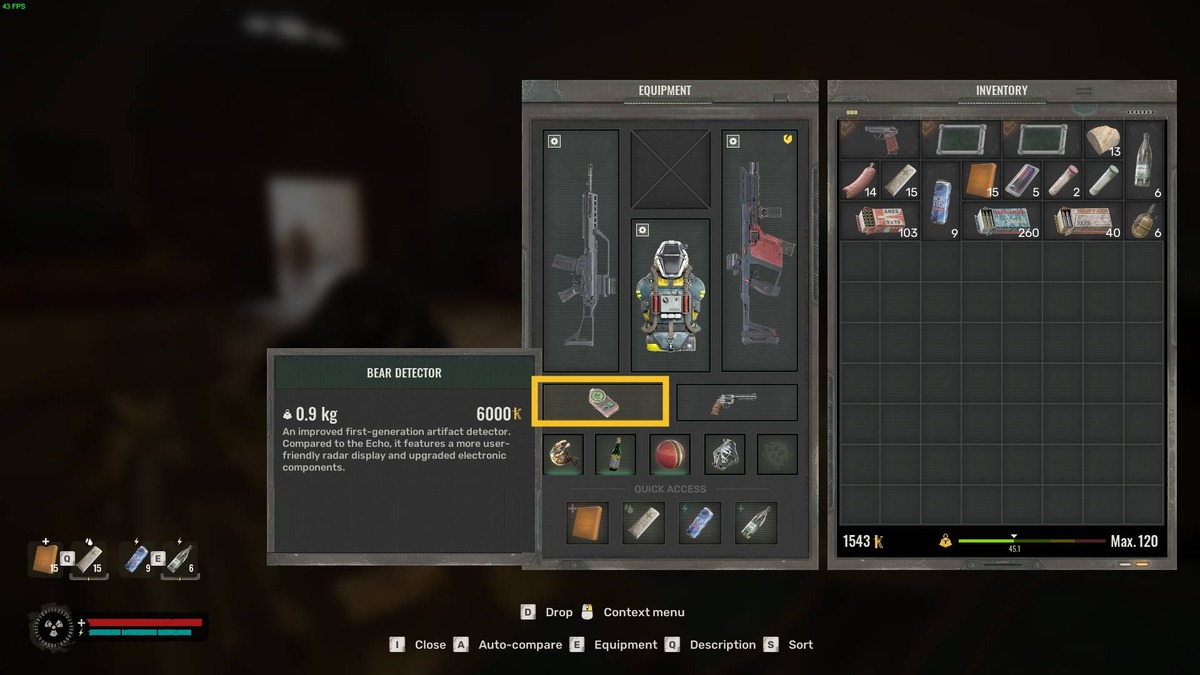1200x675 pixels.
Task: Select the sausage stack in inventory
Action: (x=859, y=180)
